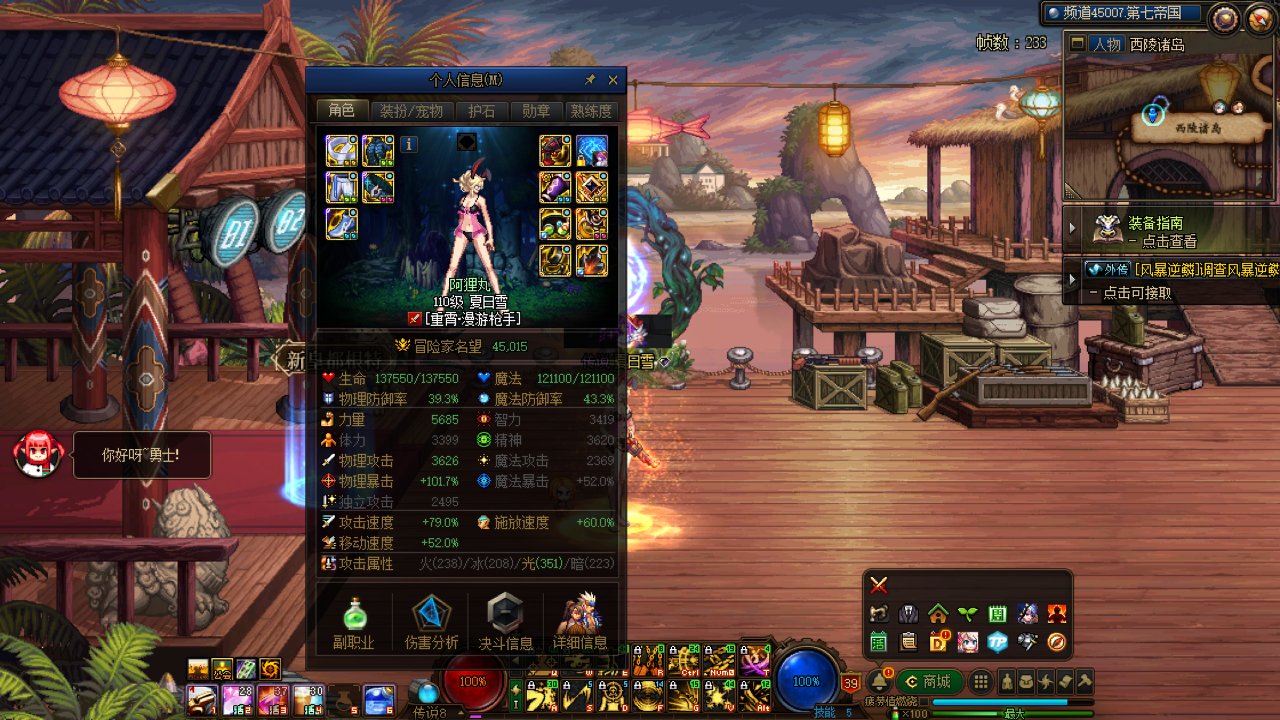Open the green house icon menu
The height and width of the screenshot is (720, 1280).
[x=938, y=613]
